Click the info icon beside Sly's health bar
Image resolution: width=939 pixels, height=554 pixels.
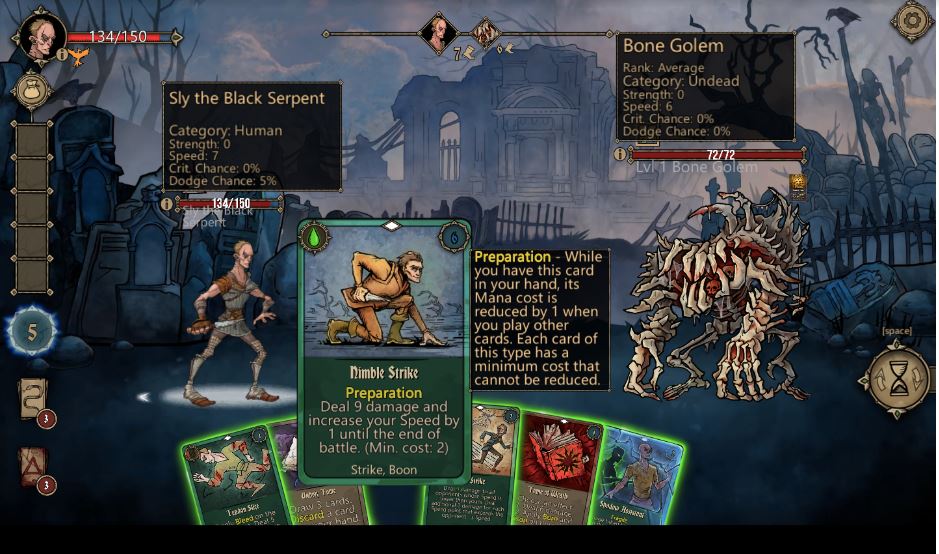tap(167, 204)
